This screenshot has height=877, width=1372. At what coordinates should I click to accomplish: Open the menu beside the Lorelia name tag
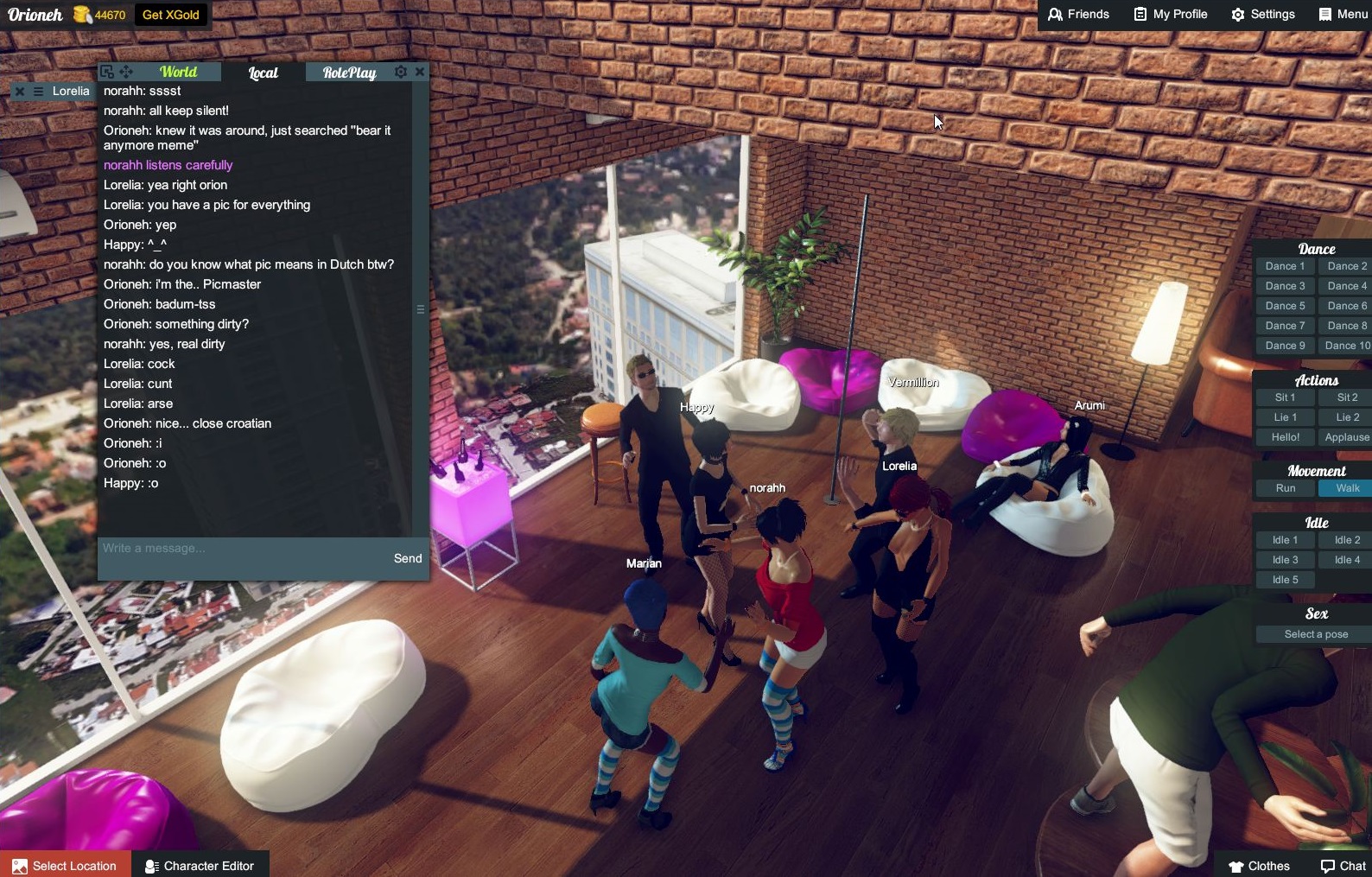coord(36,91)
